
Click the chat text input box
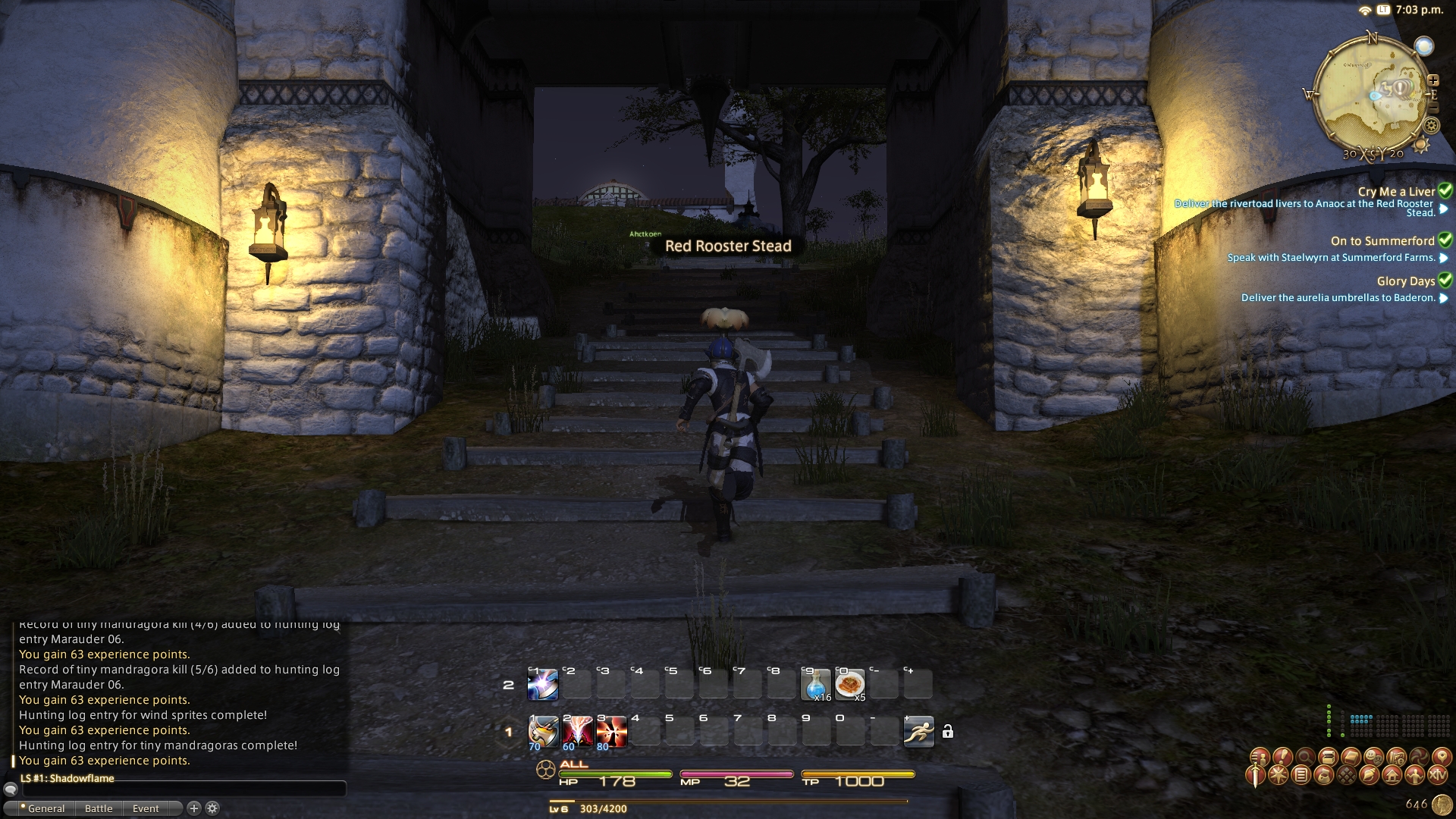click(x=182, y=790)
